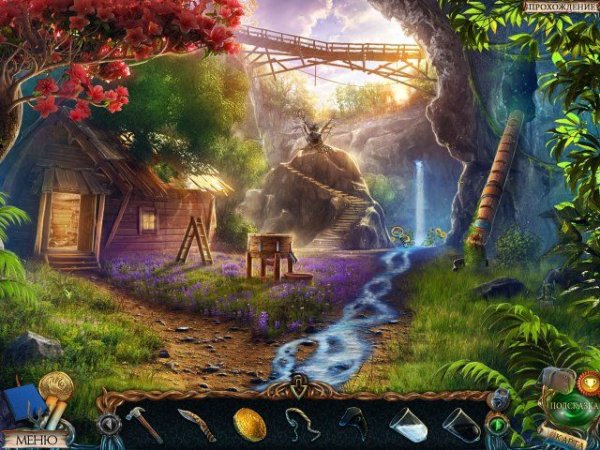Select the coiled rope inventory item

(302, 424)
